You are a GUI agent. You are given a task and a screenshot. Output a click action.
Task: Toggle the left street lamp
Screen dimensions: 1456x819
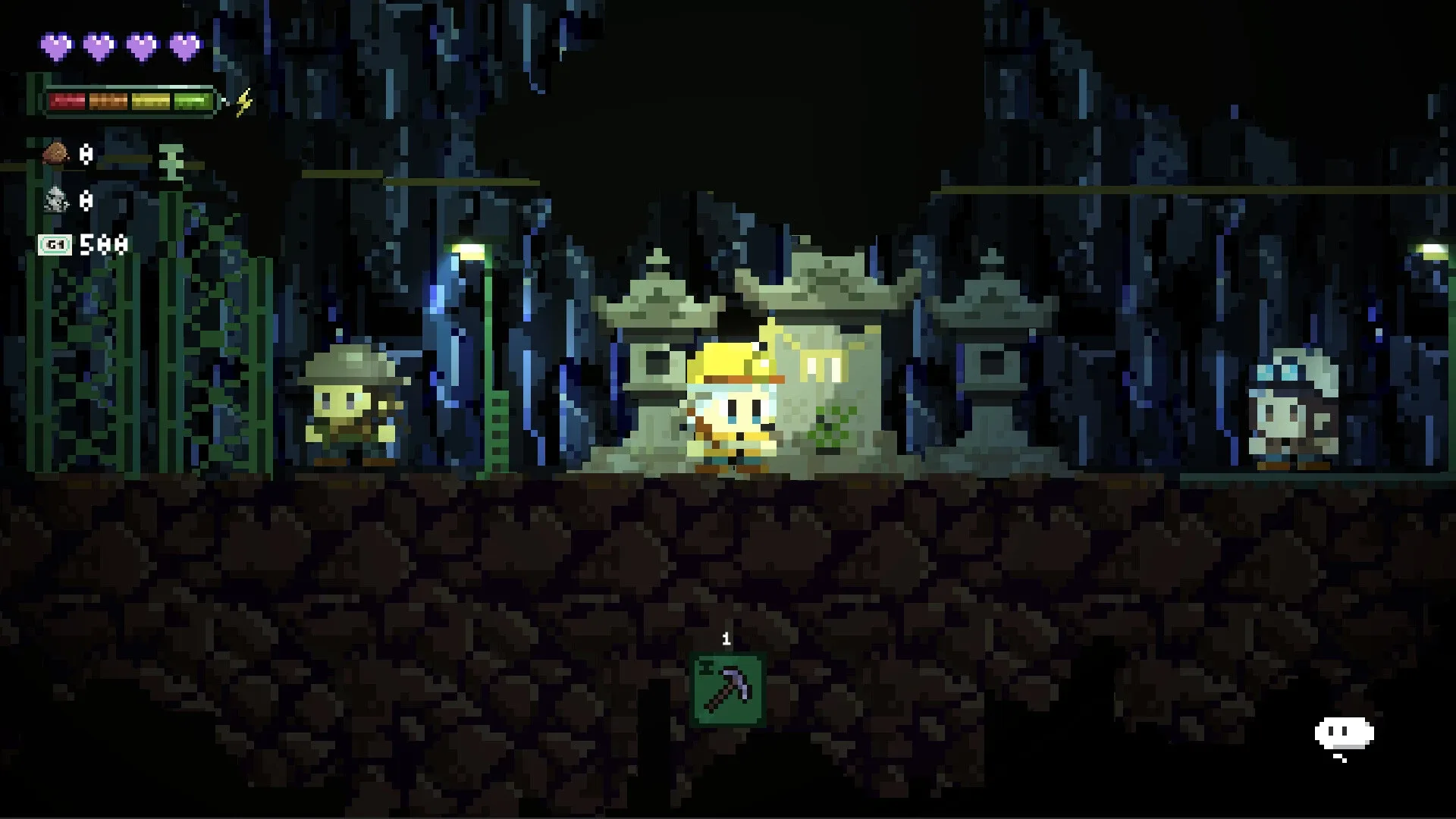(469, 250)
